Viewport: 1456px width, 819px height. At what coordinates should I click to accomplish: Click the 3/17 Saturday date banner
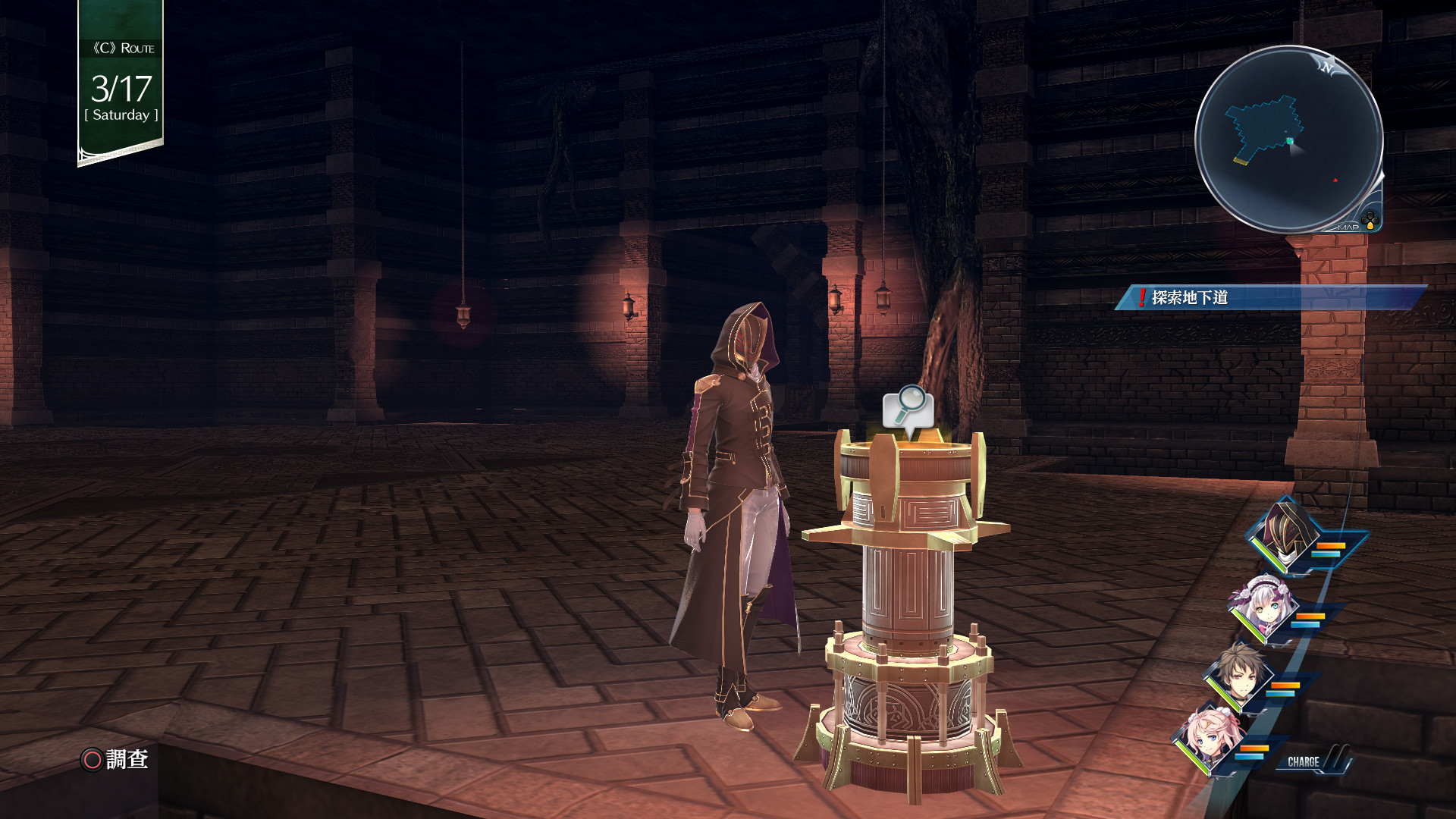point(121,83)
